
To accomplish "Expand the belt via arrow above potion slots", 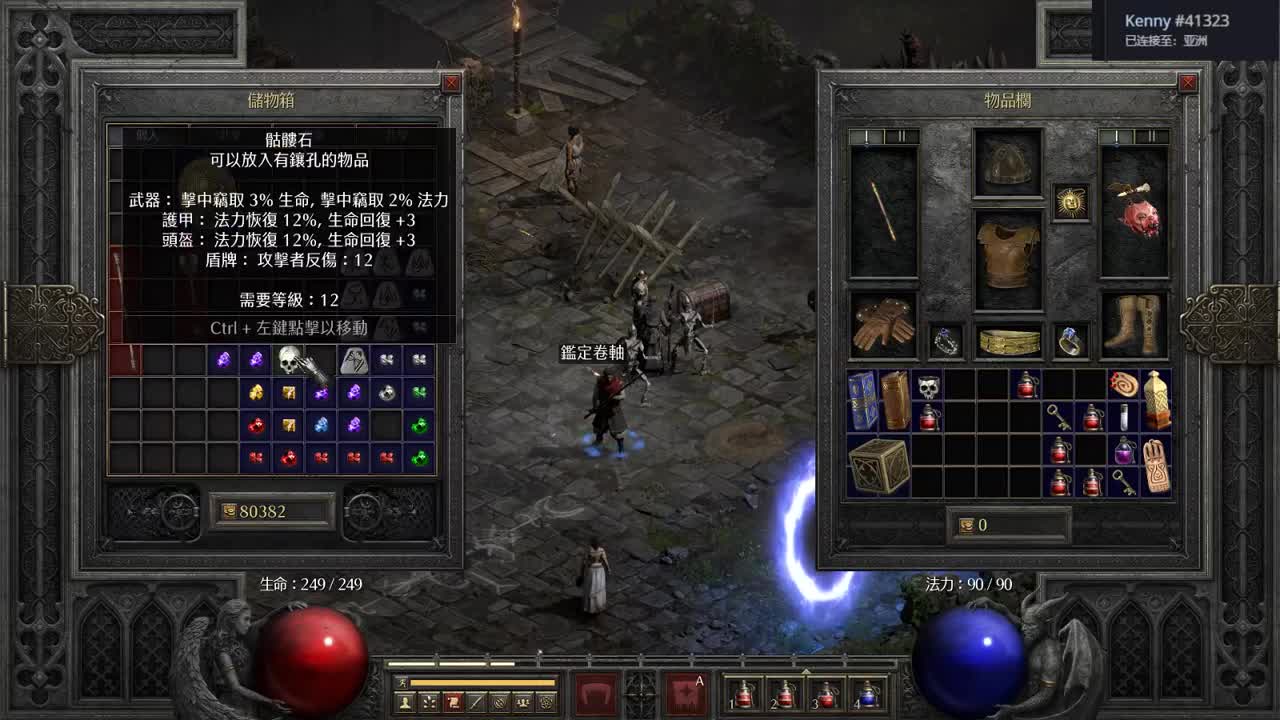I will coord(806,670).
